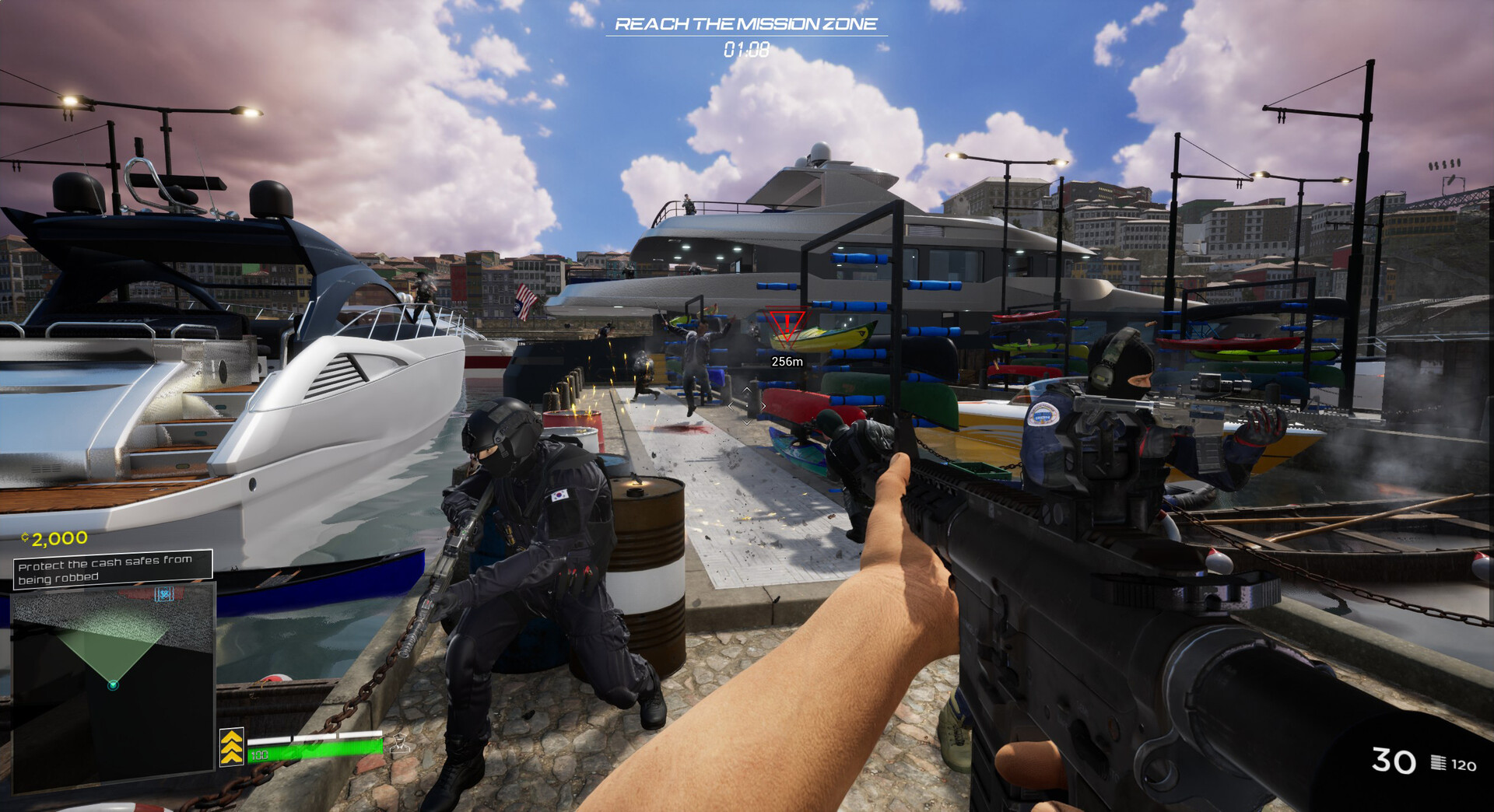Viewport: 1494px width, 812px height.
Task: Open the REACH THE MISSION ZONE banner
Action: pos(748,25)
